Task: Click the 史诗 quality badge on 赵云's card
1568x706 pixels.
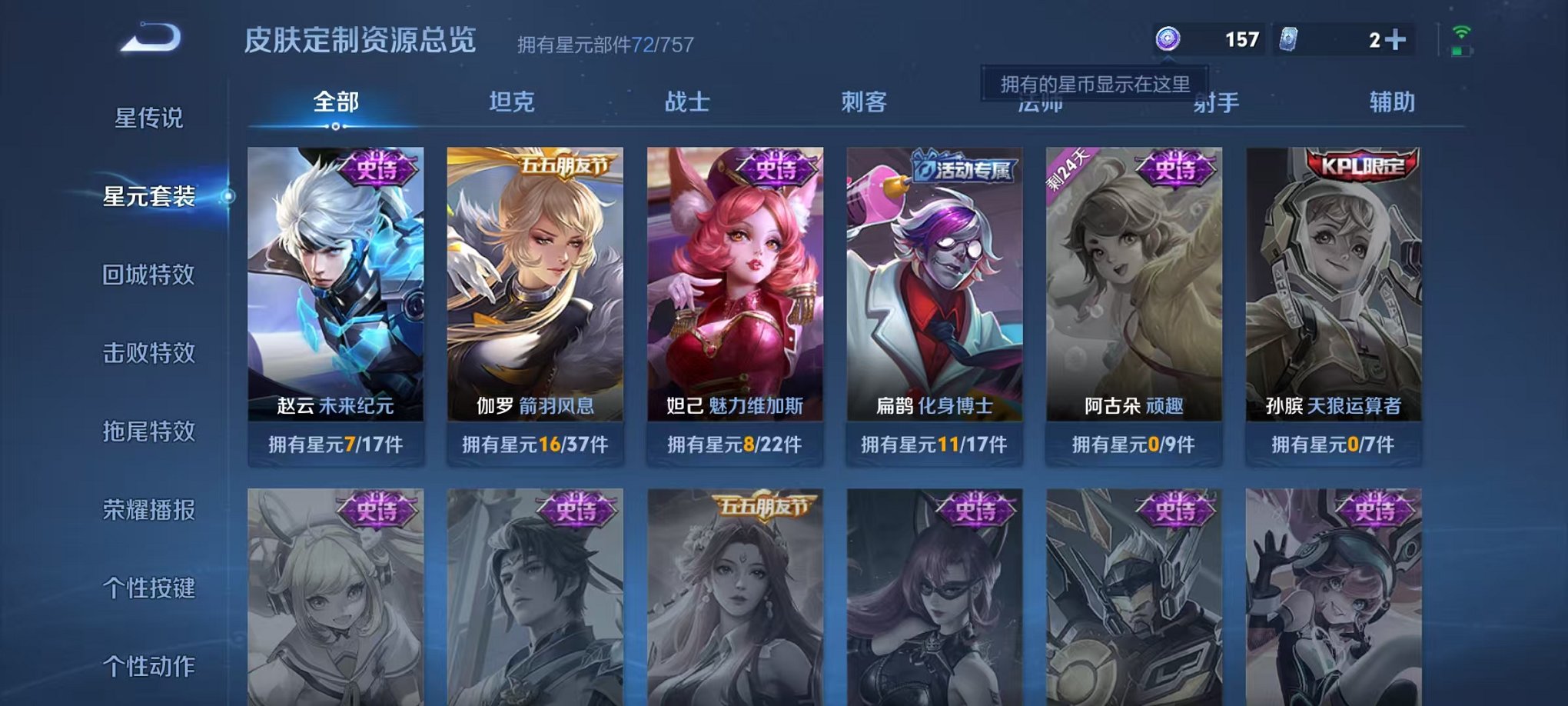Action: click(x=374, y=170)
